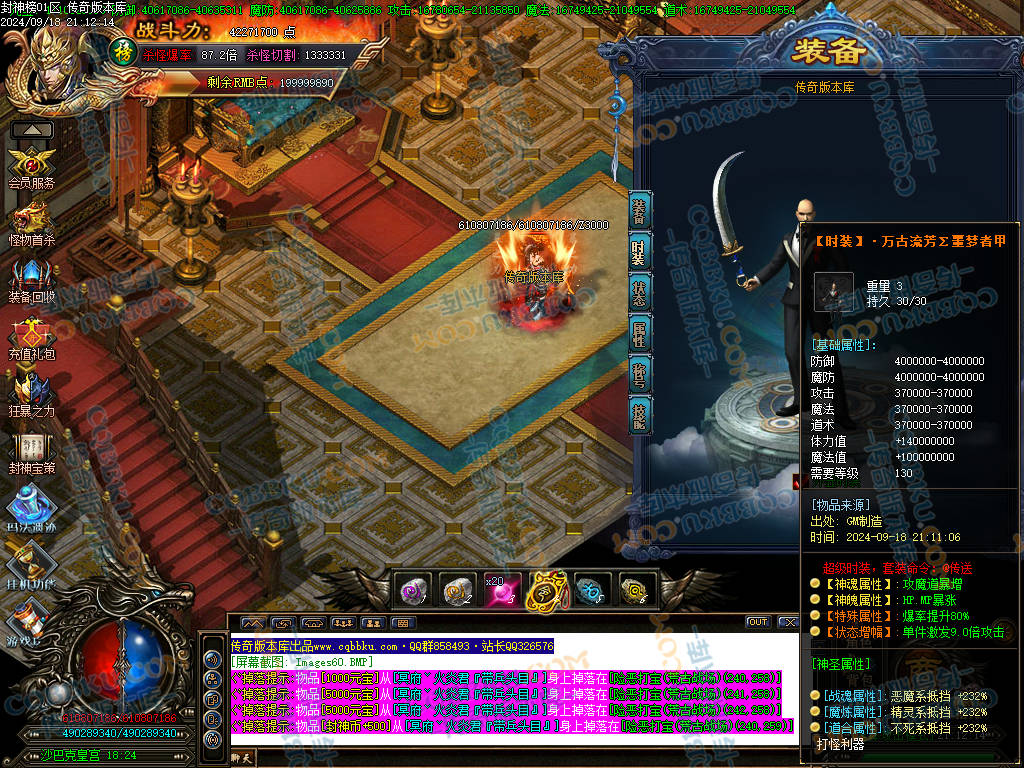Open the 装备回收 equipment recycle menu
Viewport: 1024px width, 768px height.
tap(31, 278)
